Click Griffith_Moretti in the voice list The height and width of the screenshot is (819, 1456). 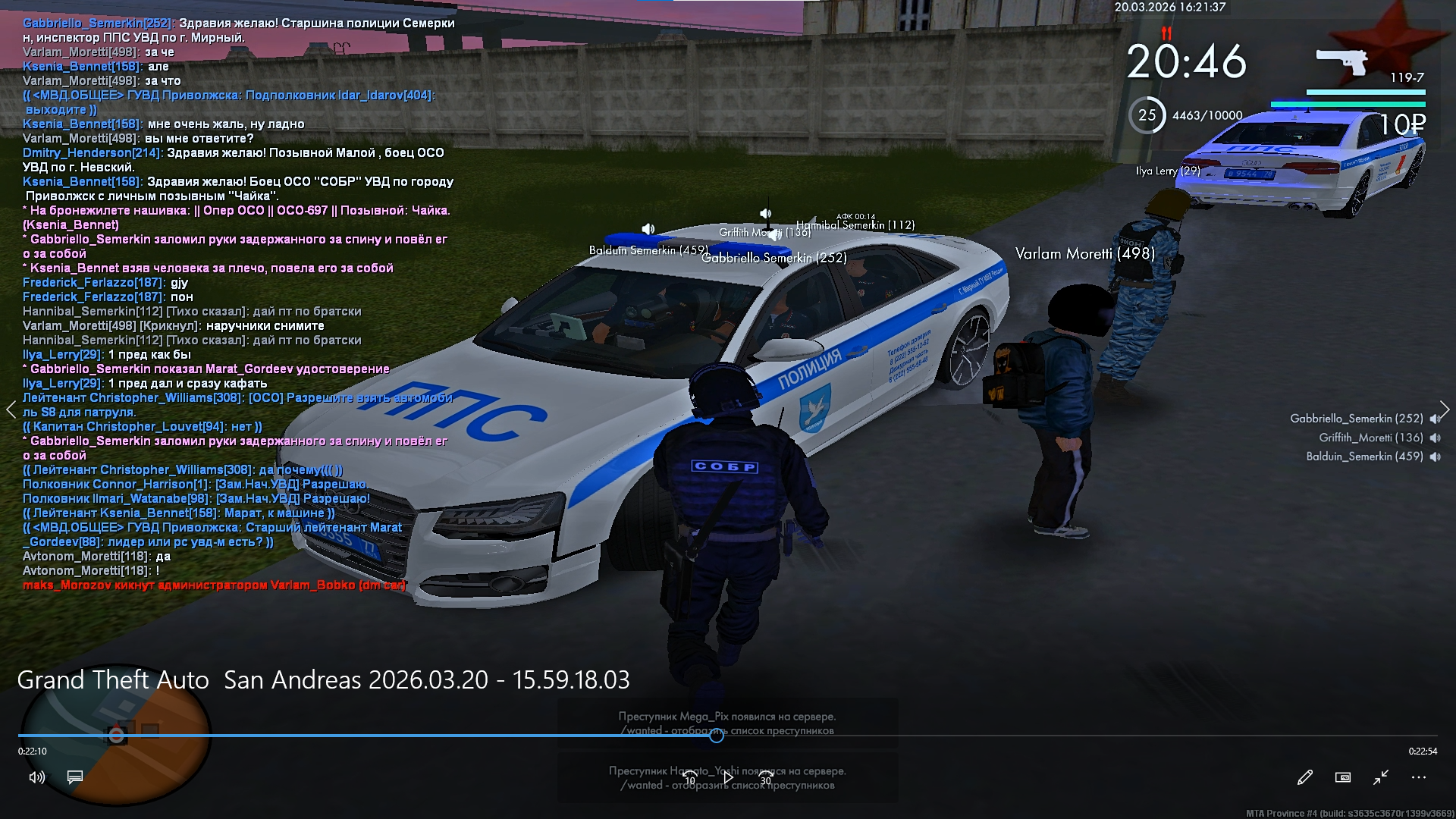1370,438
